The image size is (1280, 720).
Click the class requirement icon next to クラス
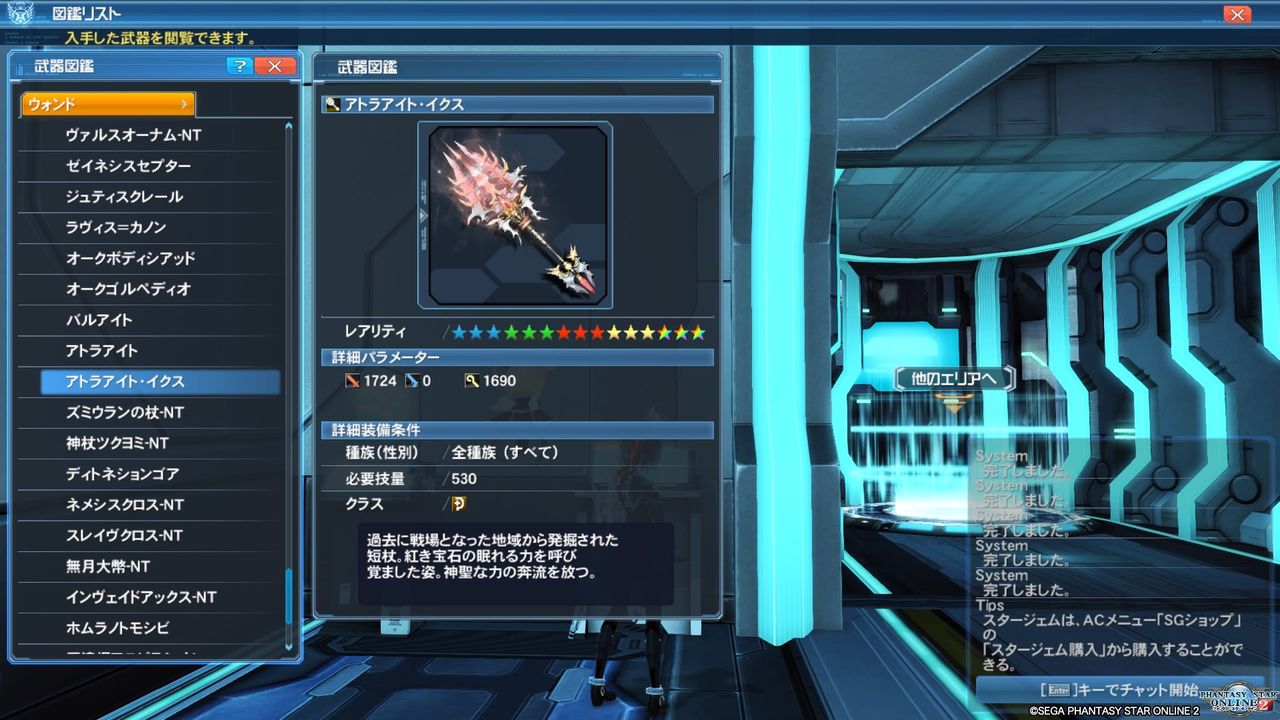461,504
